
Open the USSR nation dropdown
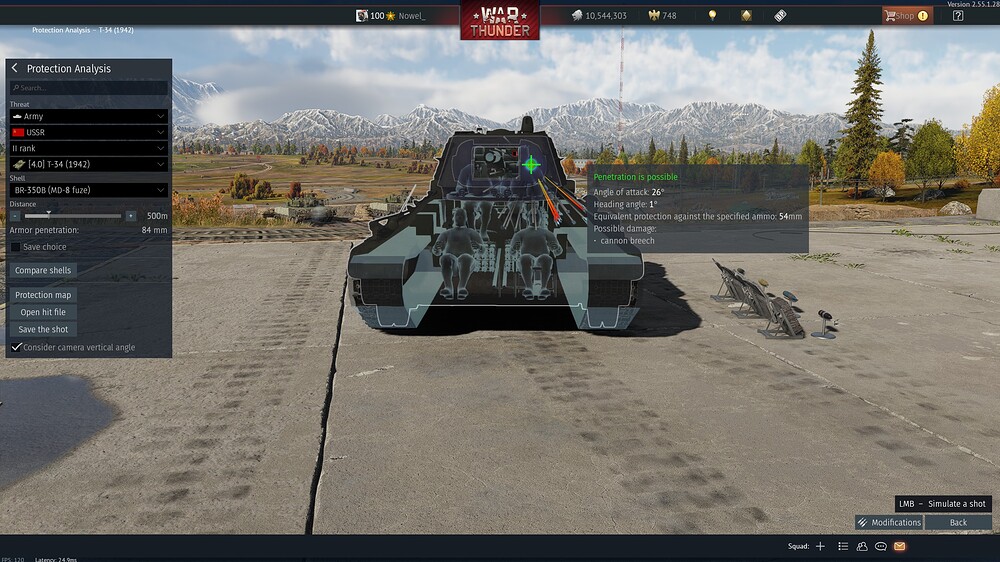pos(88,132)
